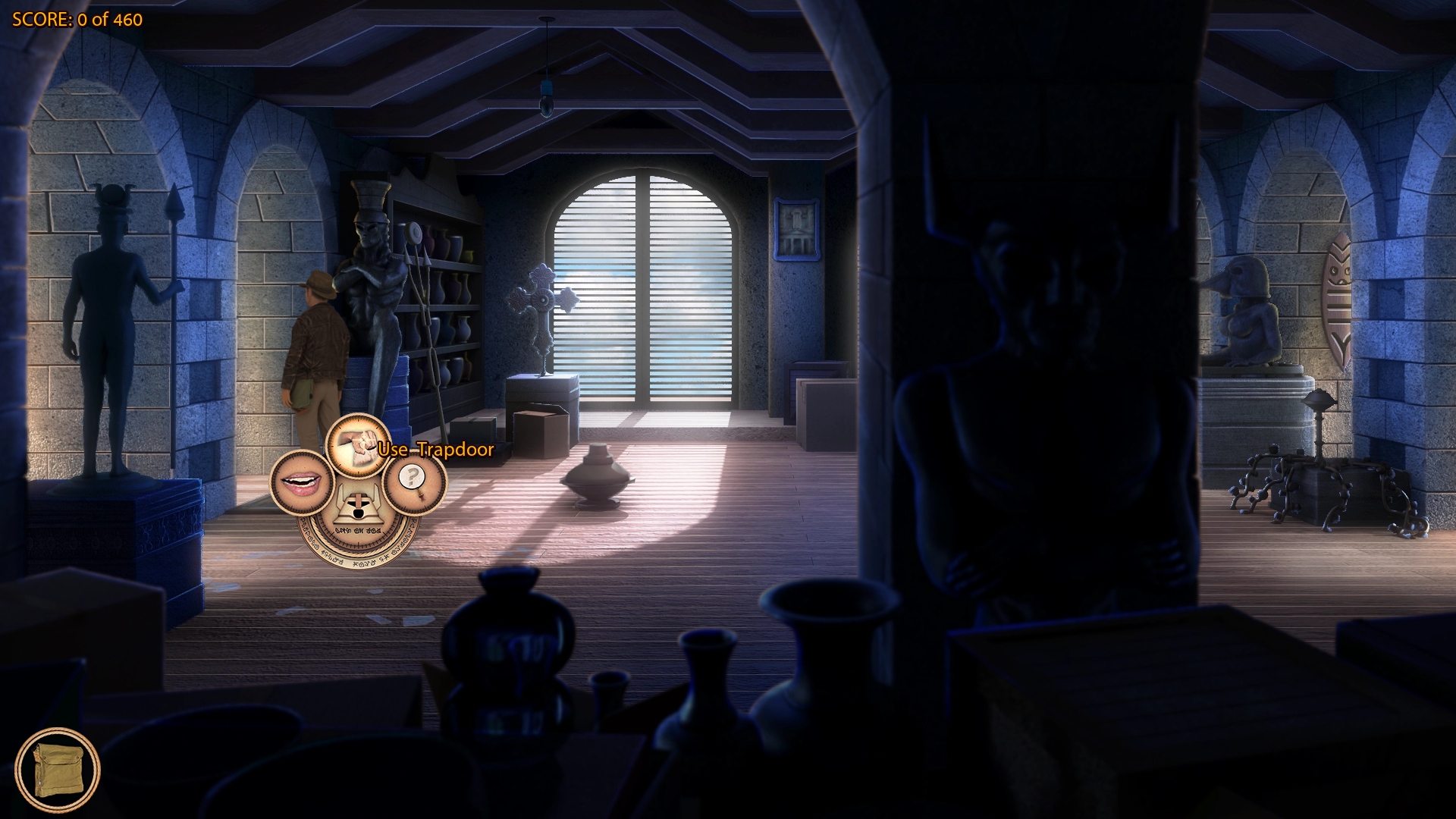Choose the hand icon to use the trapdoor
This screenshot has width=1456, height=819.
pyautogui.click(x=358, y=446)
